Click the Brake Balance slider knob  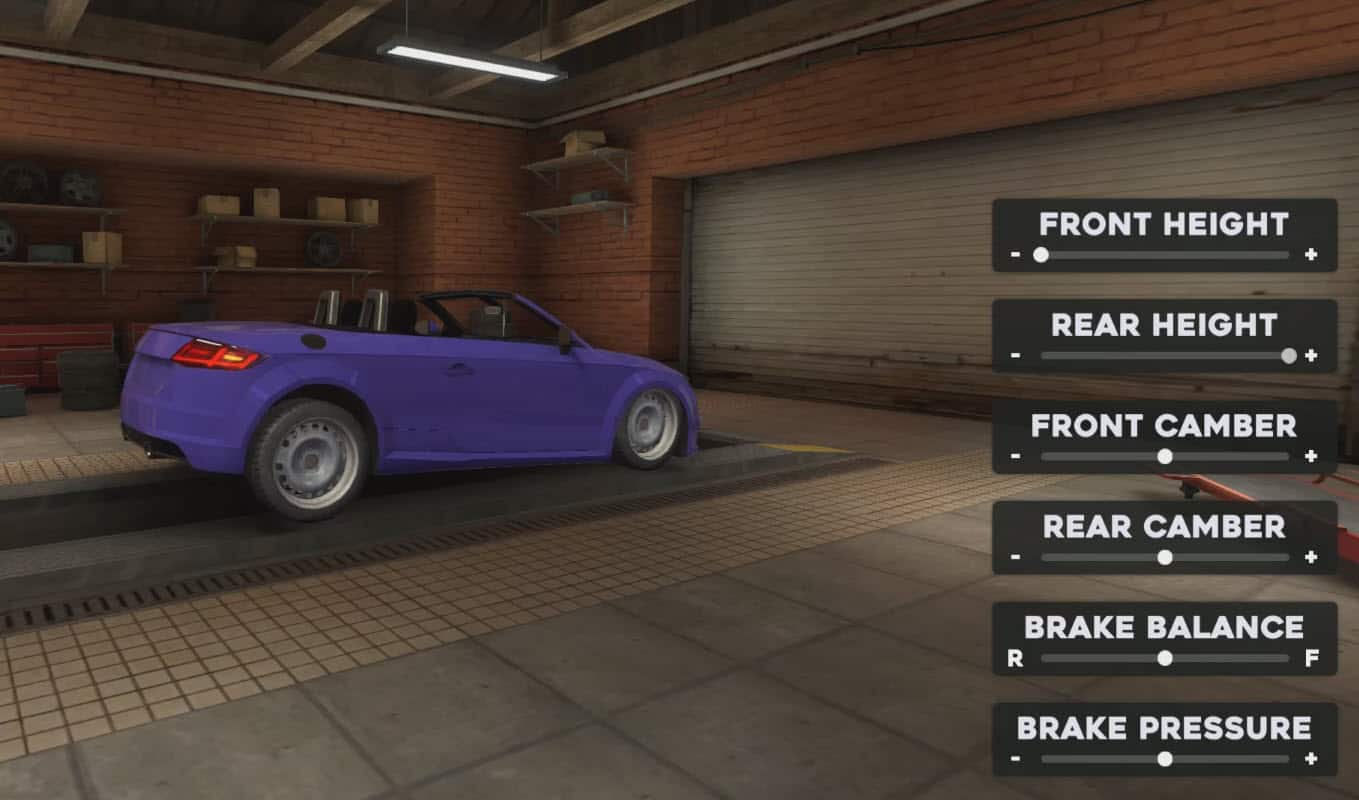[1164, 659]
